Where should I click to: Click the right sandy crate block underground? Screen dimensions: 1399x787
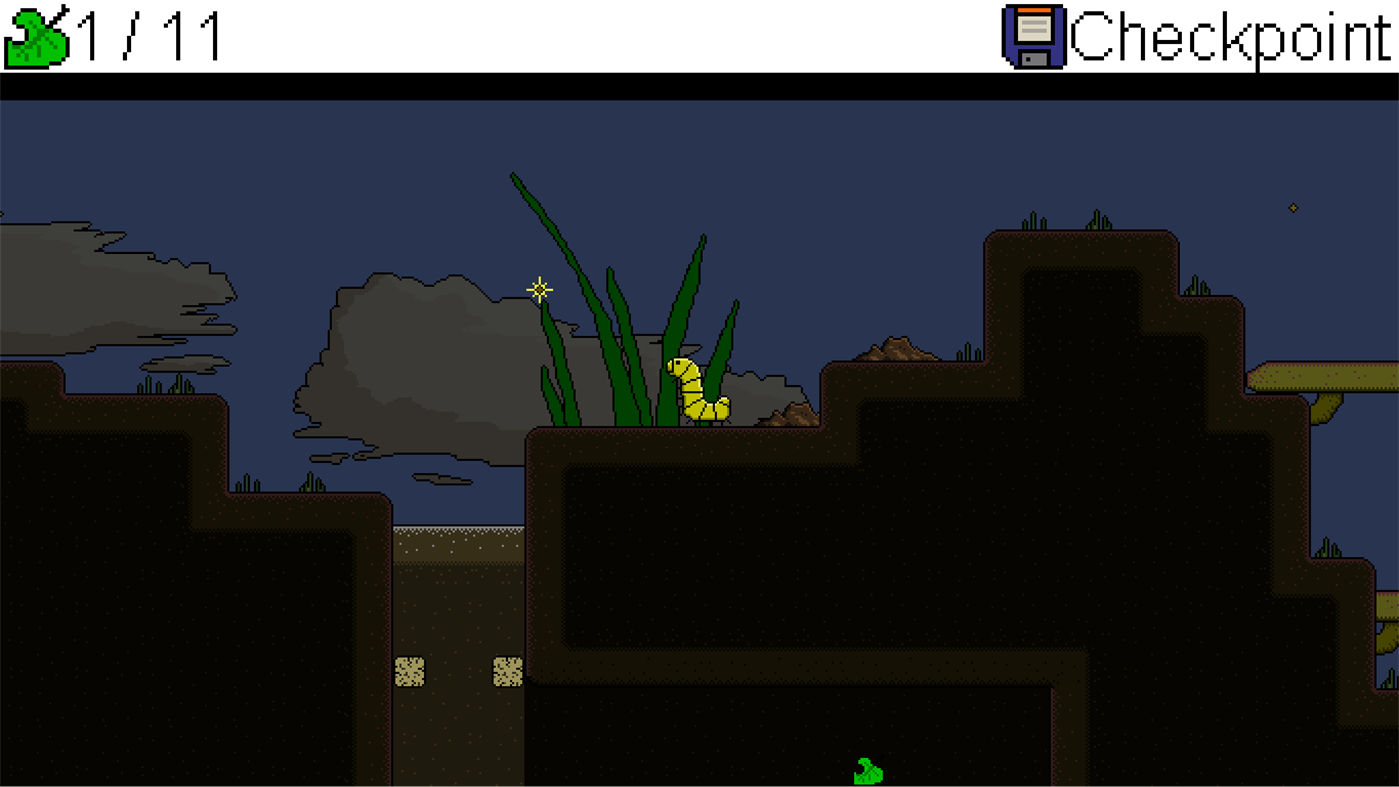coord(508,670)
